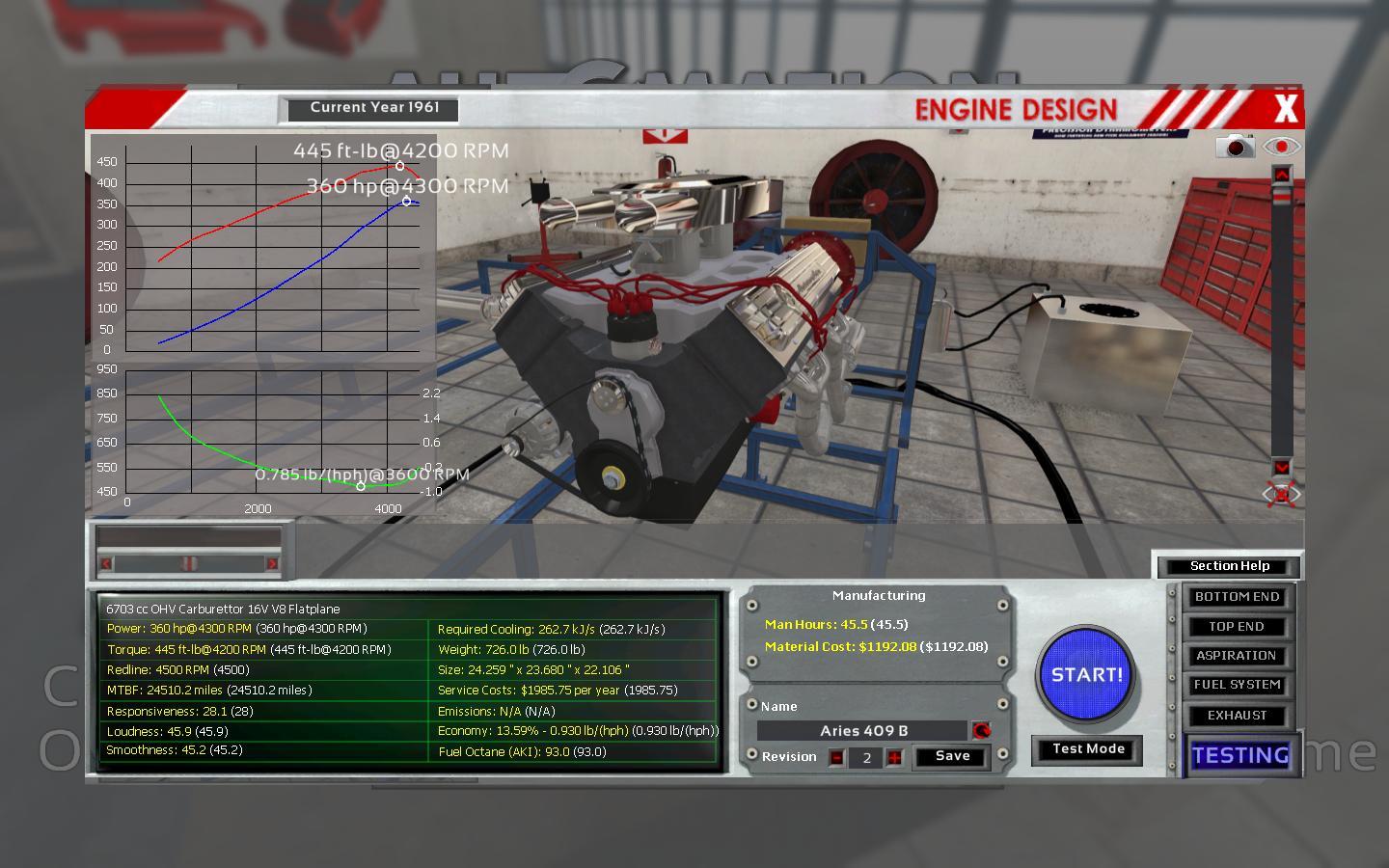The image size is (1389, 868).
Task: Select the Exhaust section
Action: pyautogui.click(x=1237, y=716)
